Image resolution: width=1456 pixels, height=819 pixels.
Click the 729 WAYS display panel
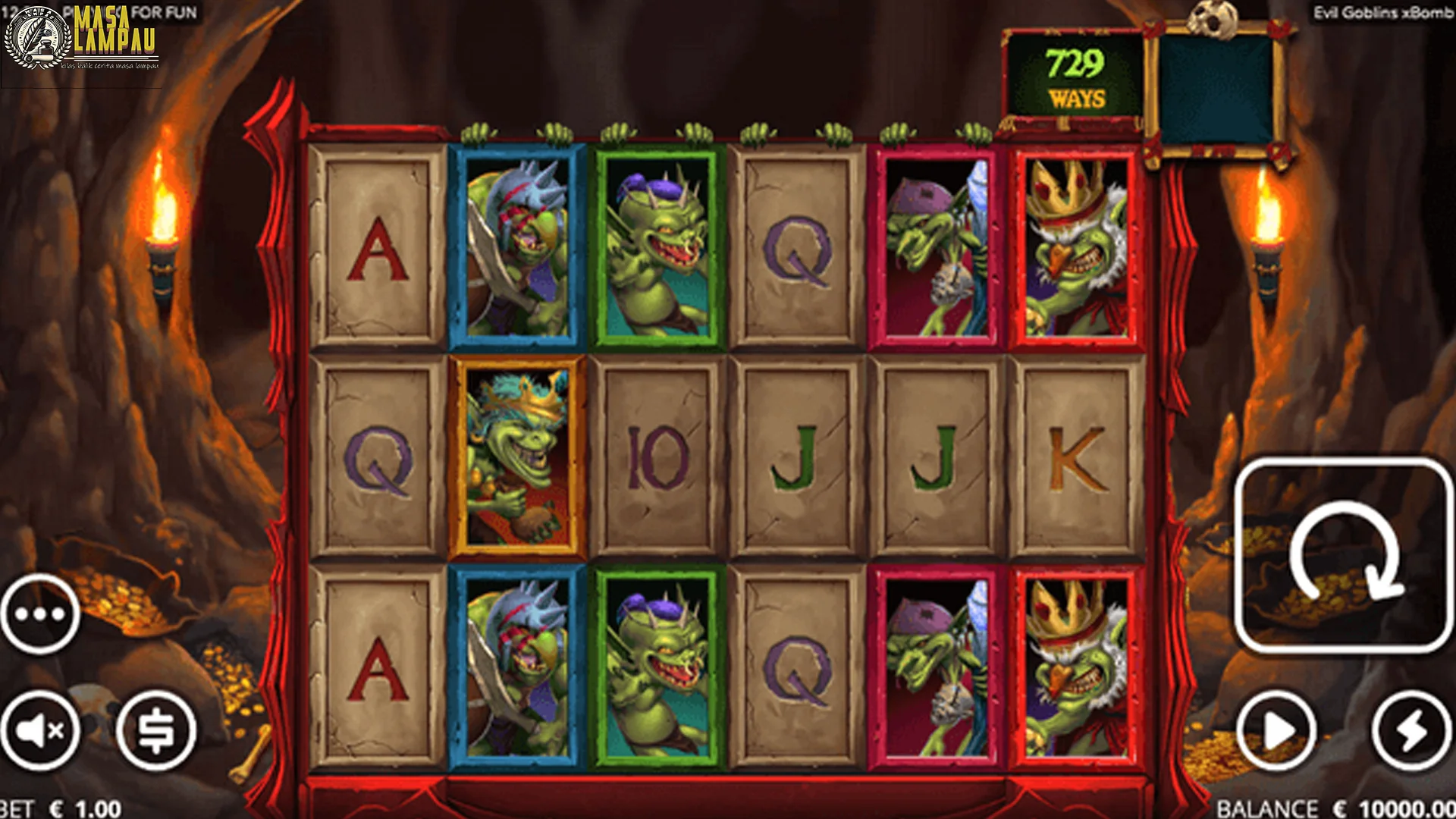tap(1072, 76)
